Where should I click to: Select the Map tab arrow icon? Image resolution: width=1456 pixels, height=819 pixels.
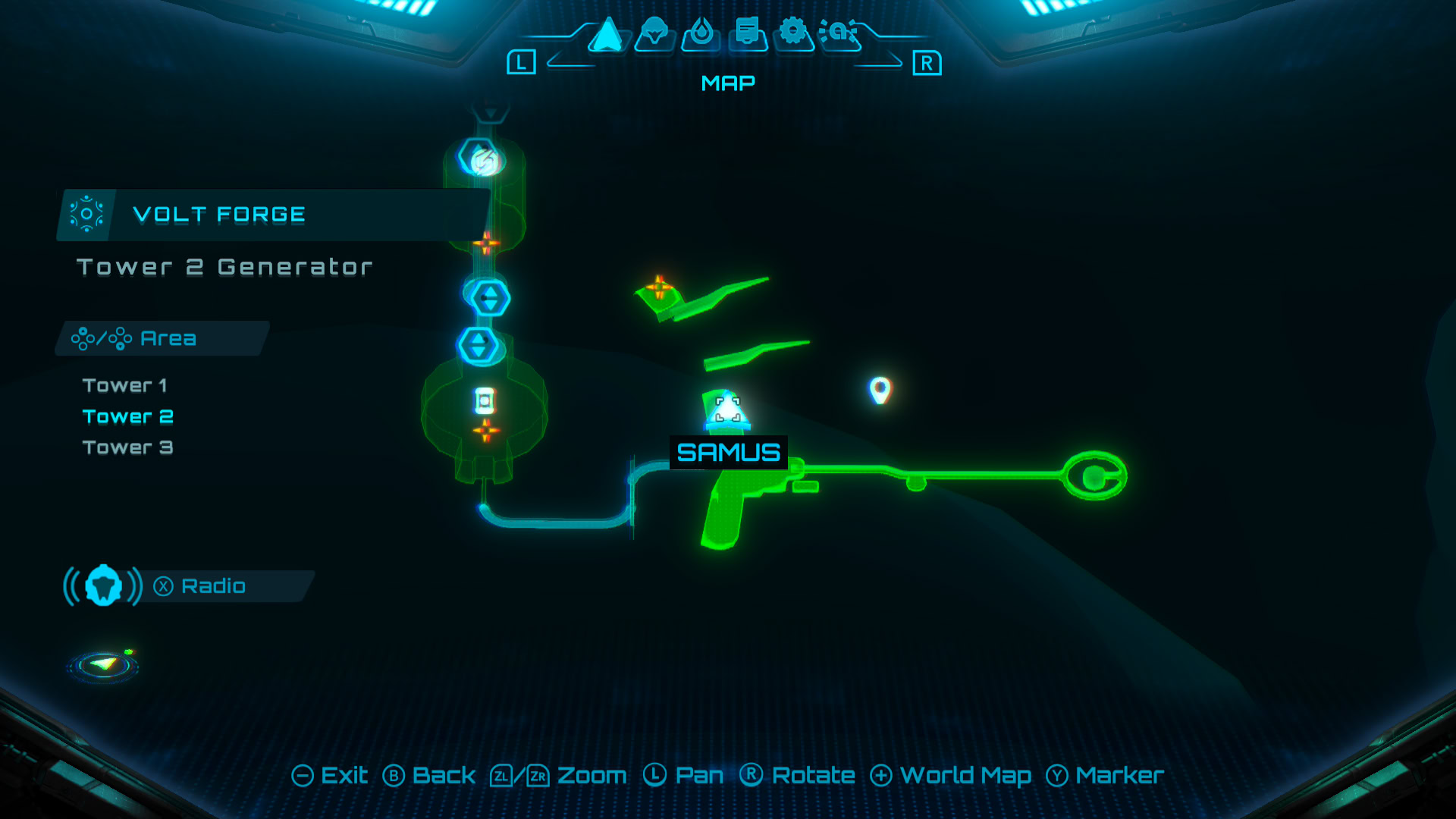[x=607, y=35]
